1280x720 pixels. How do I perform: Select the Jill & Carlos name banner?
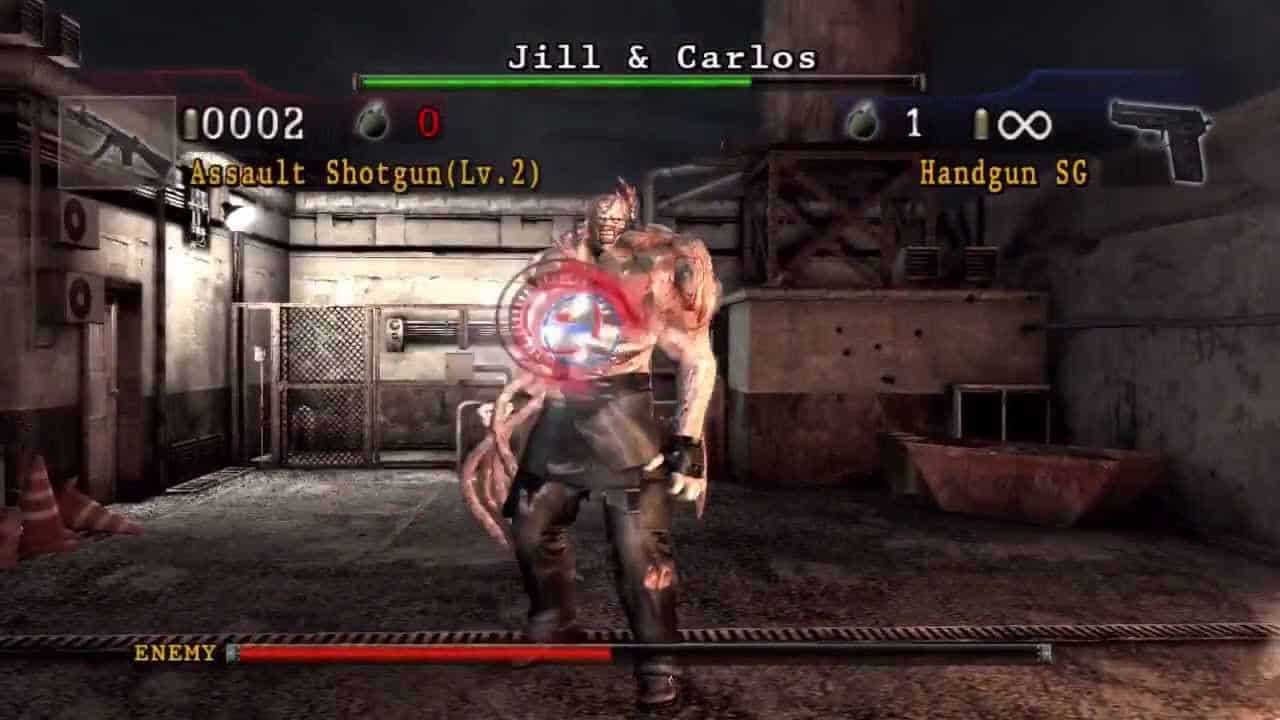pyautogui.click(x=663, y=58)
